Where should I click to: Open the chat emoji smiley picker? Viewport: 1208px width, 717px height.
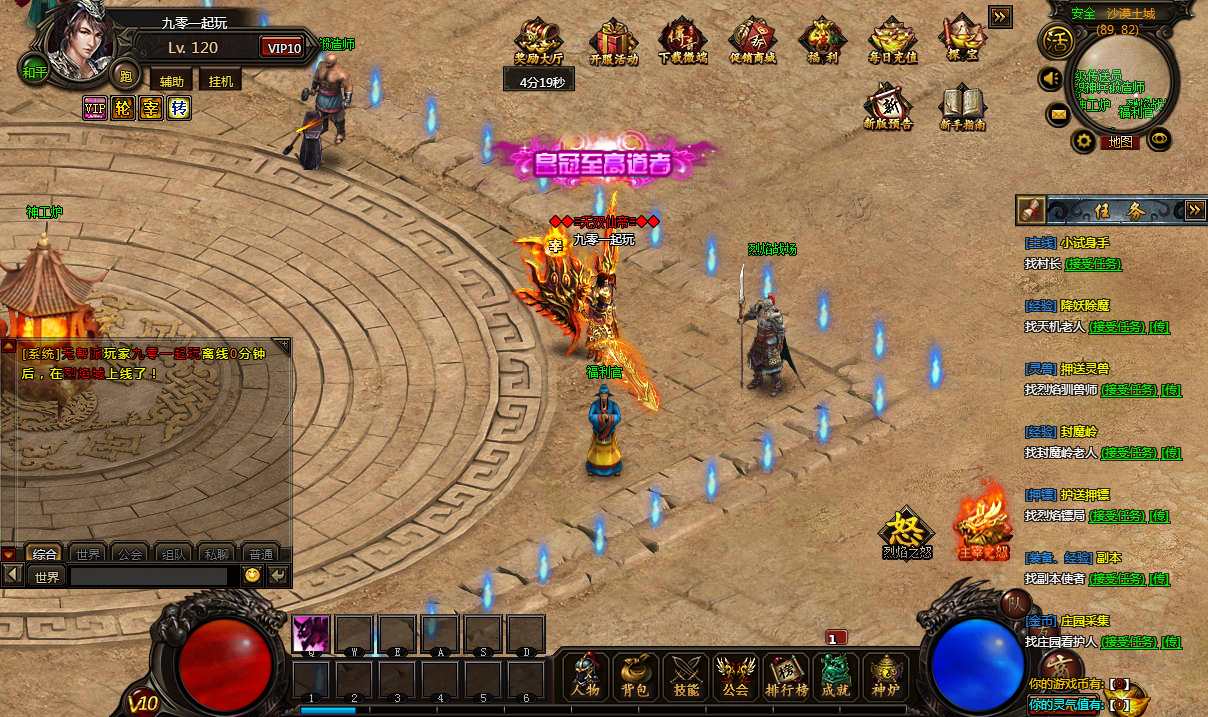click(x=252, y=576)
